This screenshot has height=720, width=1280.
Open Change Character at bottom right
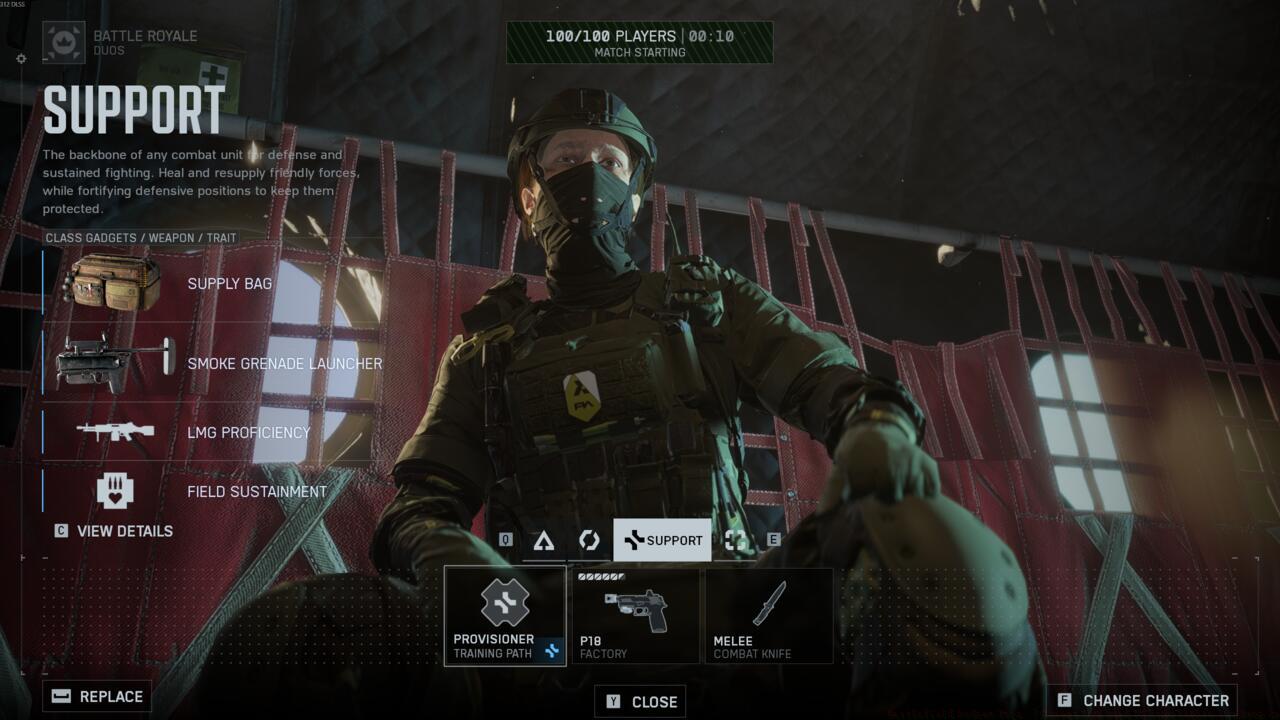pyautogui.click(x=1144, y=699)
